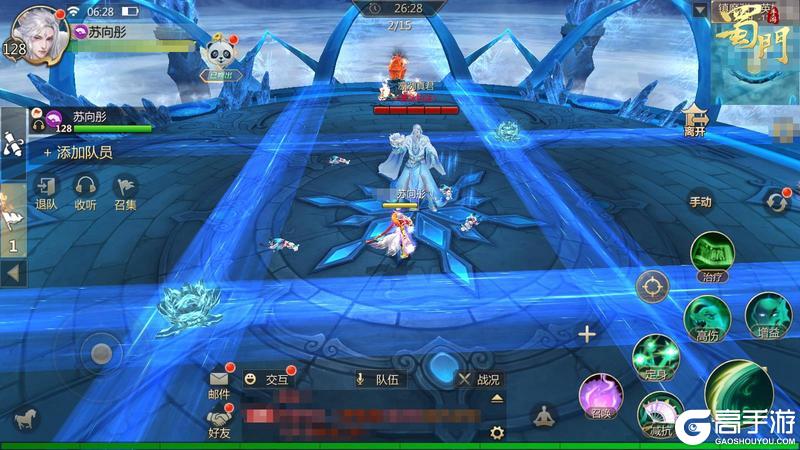Activate the 治疗 healing skill

point(714,255)
